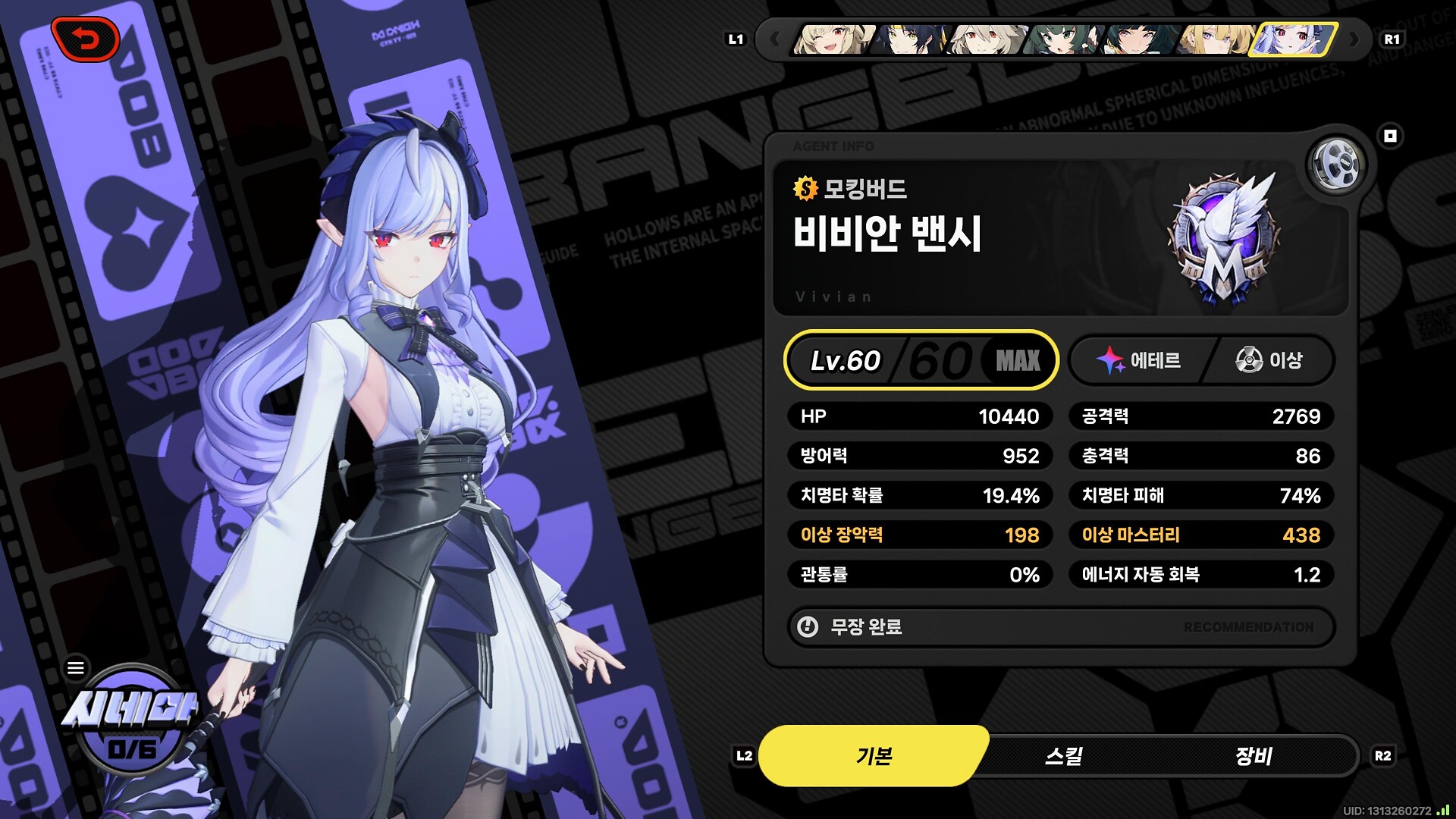
Task: Switch to the 스킬 tab
Action: [1063, 756]
